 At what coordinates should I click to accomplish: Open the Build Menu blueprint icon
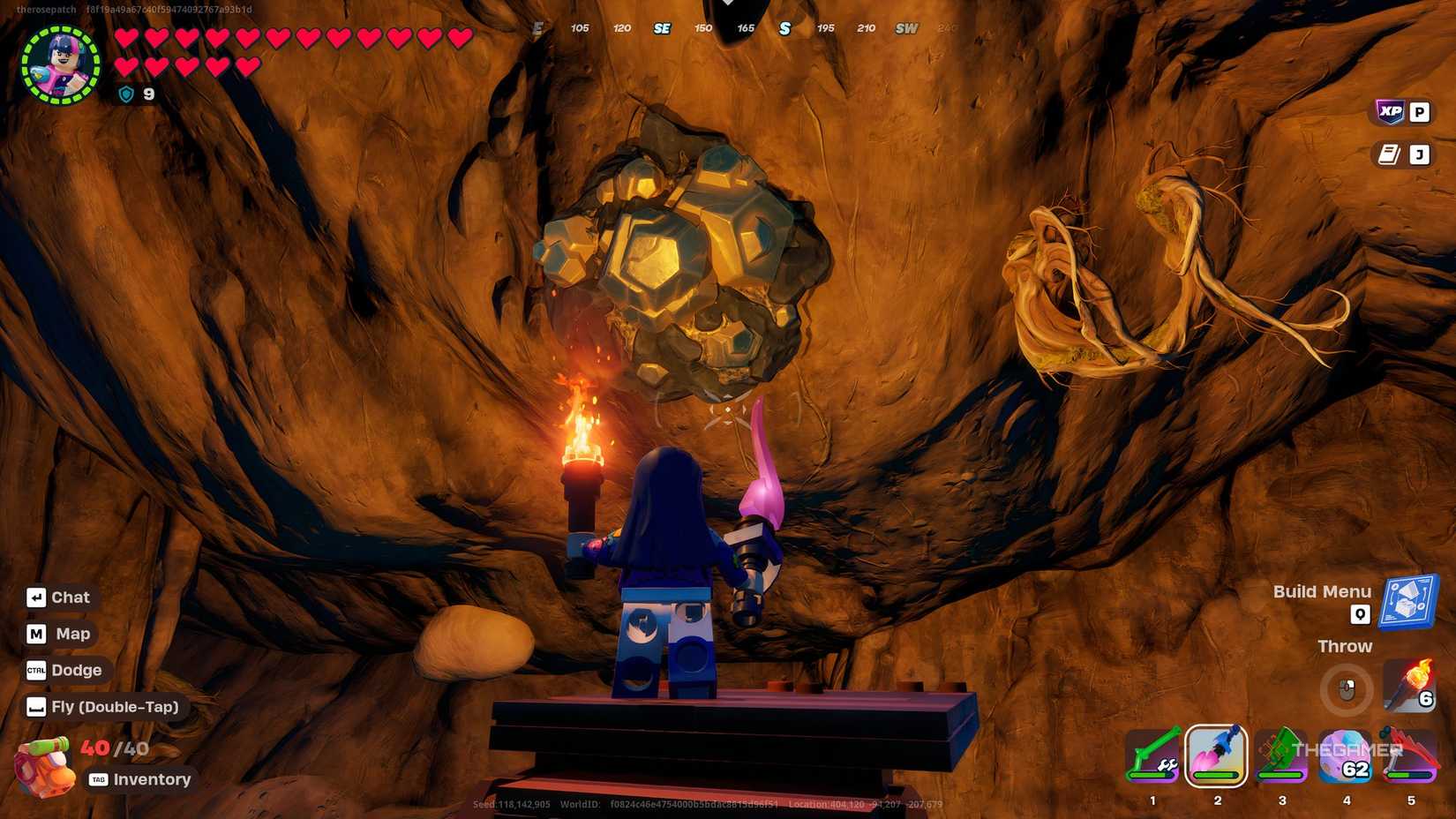click(1408, 601)
